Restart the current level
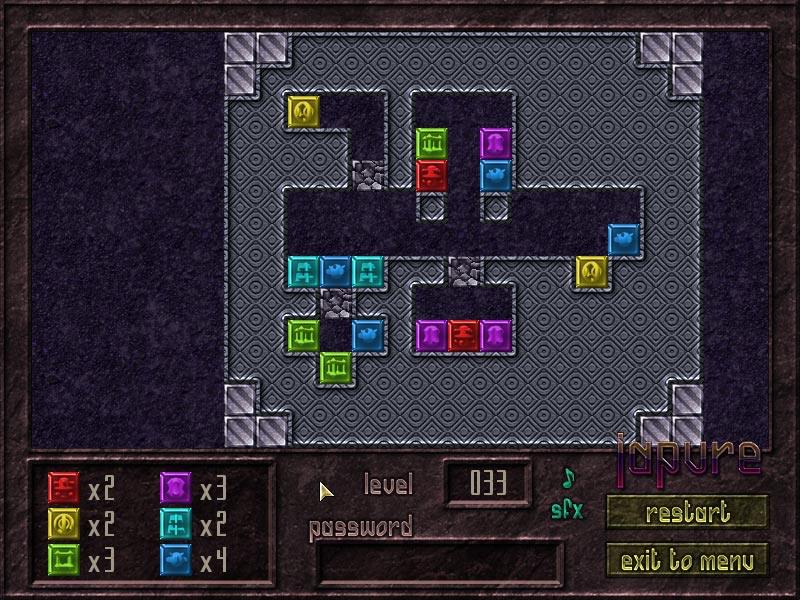The width and height of the screenshot is (800, 600). pyautogui.click(x=687, y=513)
